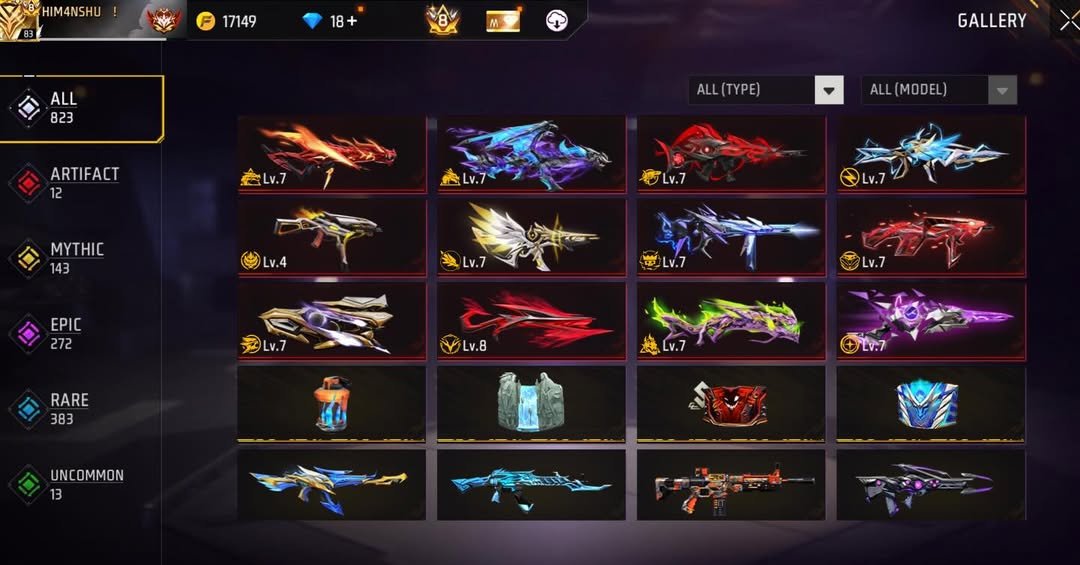
Task: Choose the stone gloo wall skin
Action: 531,403
